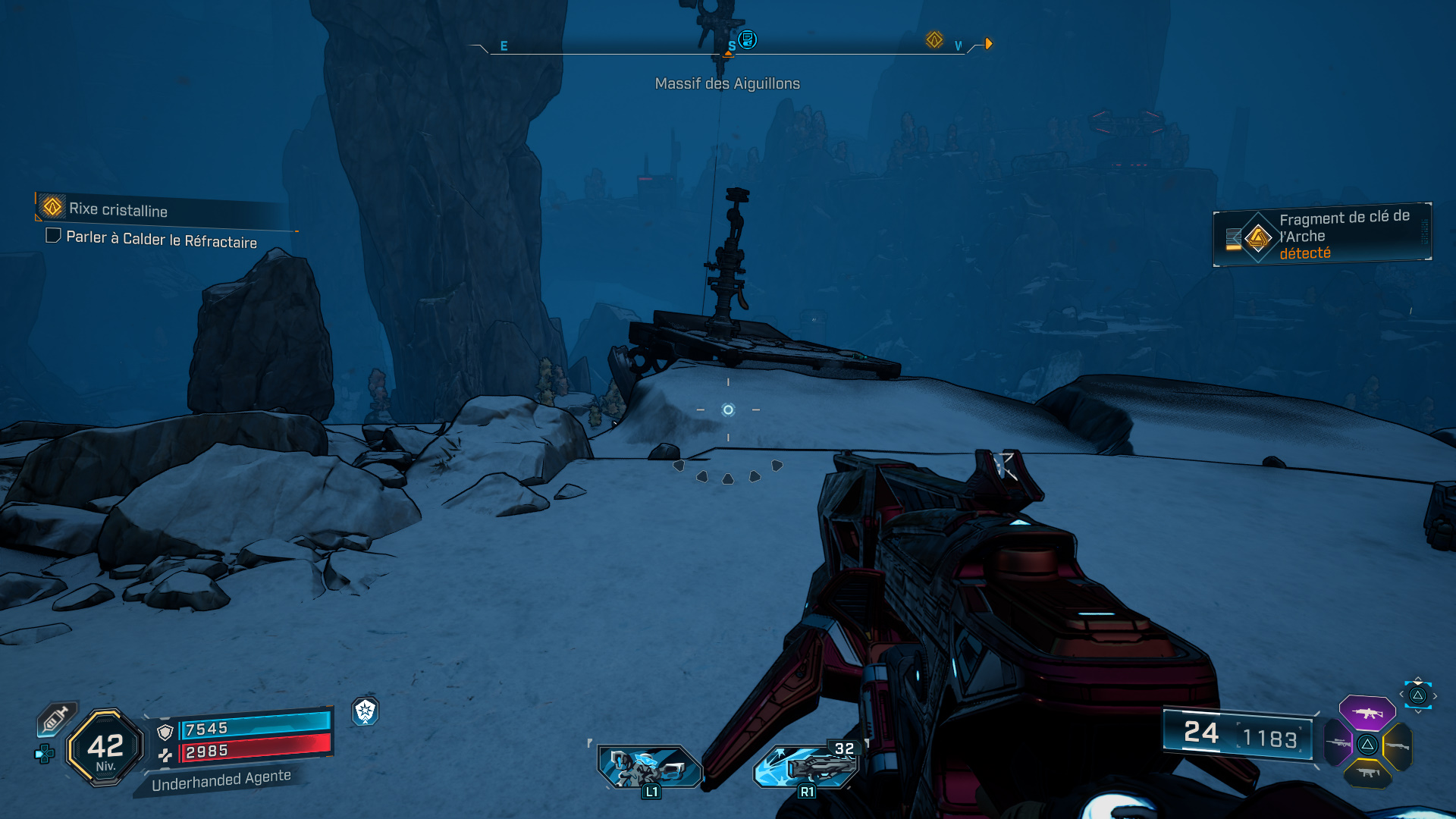Screen dimensions: 1456x819
Task: Select the SMG slot at the bottom of the weapon wheel
Action: 1367,774
